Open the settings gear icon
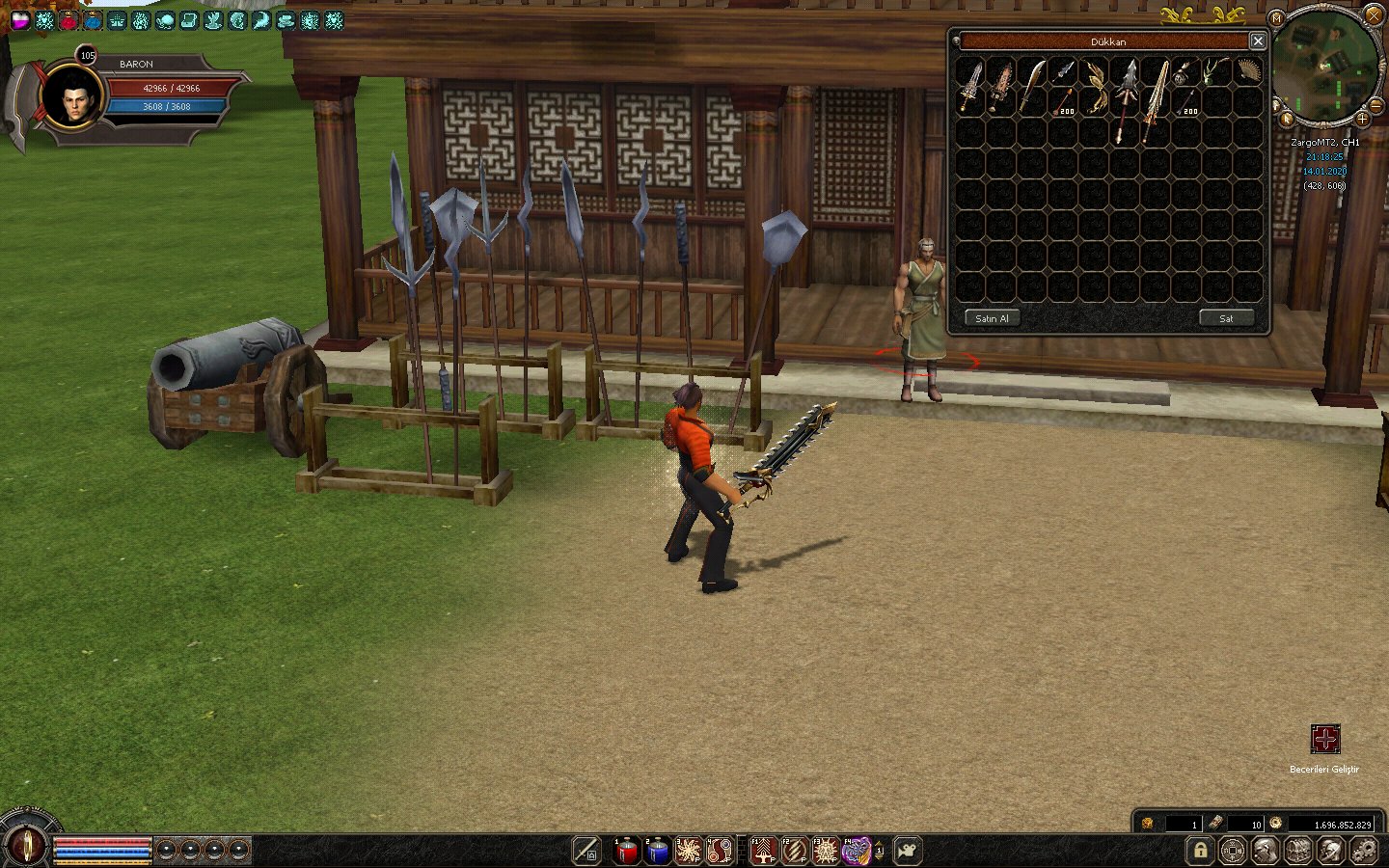 tap(1364, 851)
